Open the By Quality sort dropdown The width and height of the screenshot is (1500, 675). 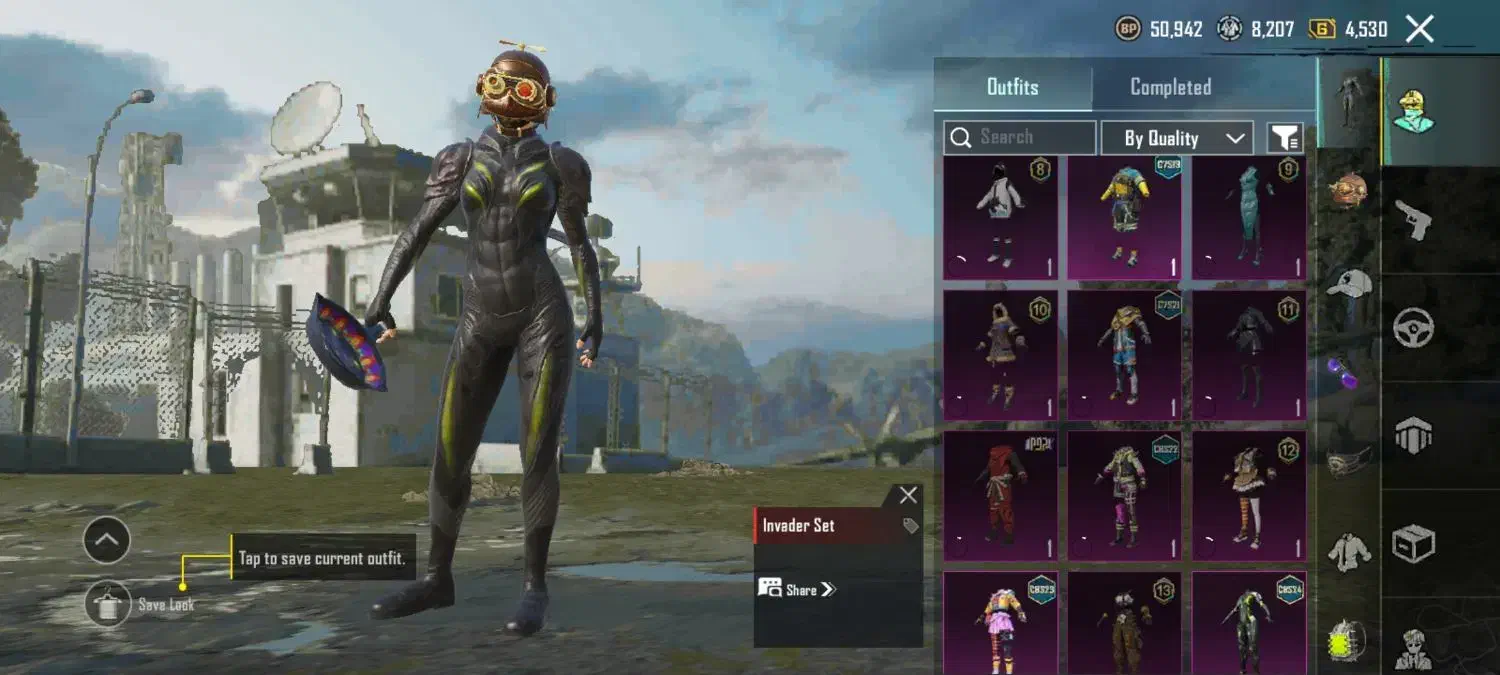click(x=1176, y=138)
